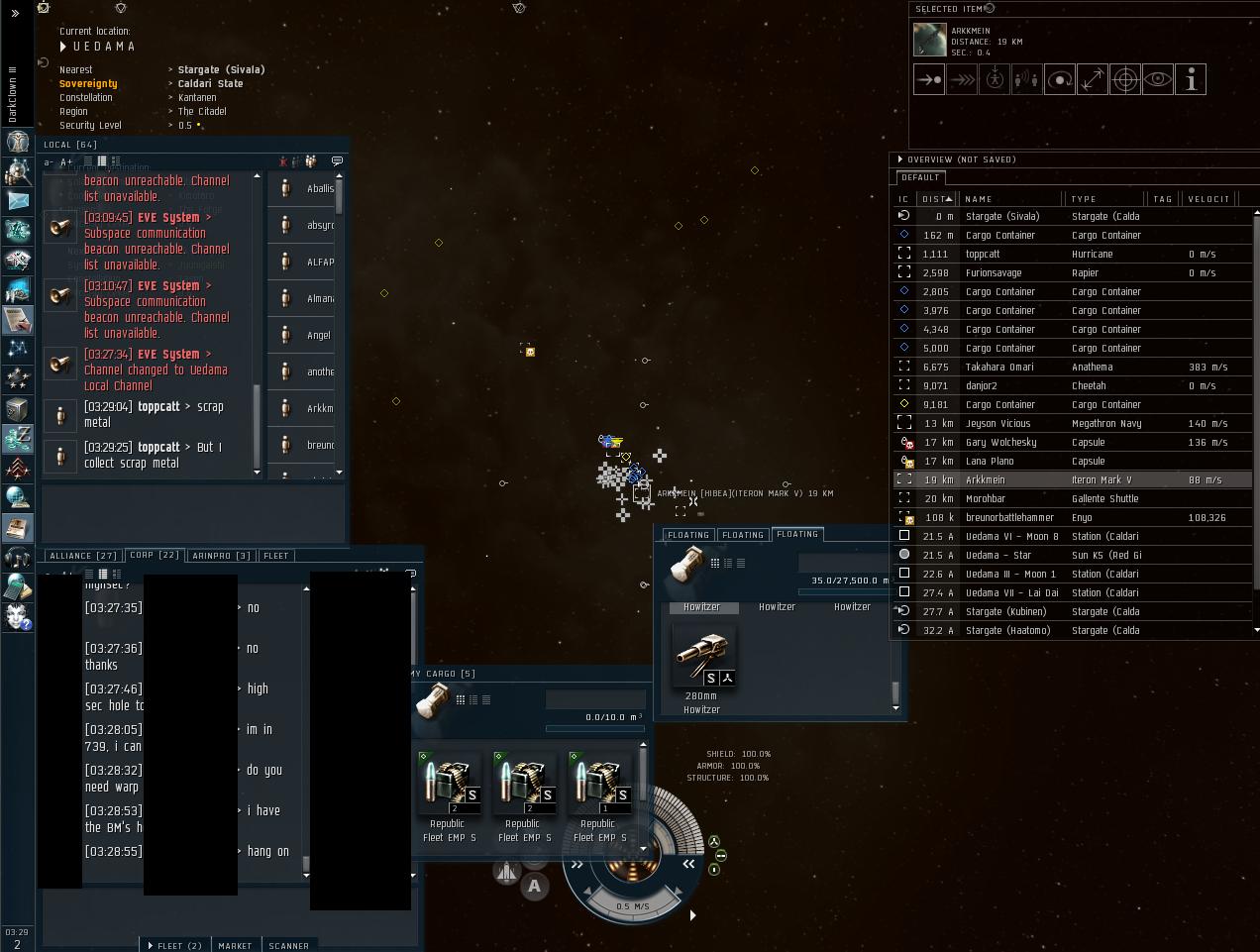Image resolution: width=1260 pixels, height=952 pixels.
Task: Open the Default overview tab
Action: click(x=920, y=177)
